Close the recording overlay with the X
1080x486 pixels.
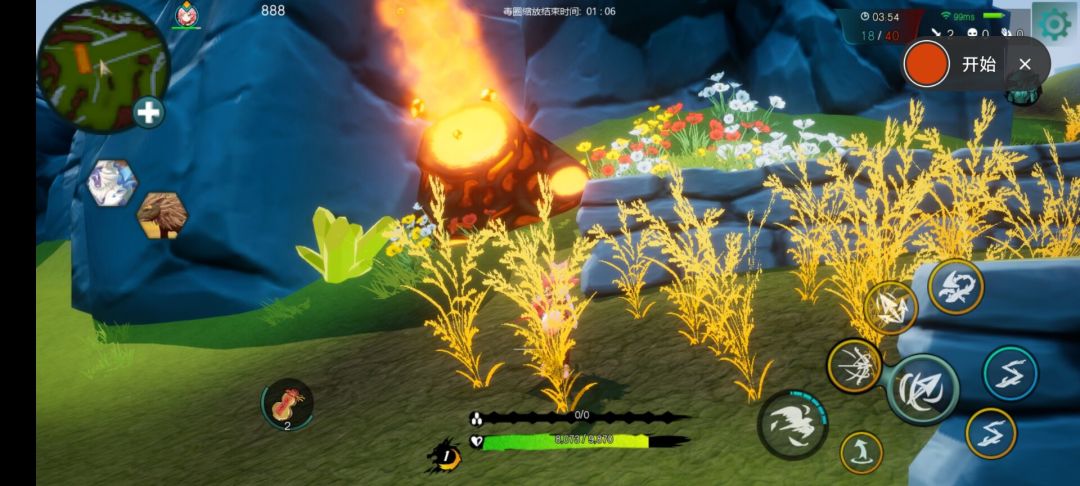click(x=1025, y=64)
